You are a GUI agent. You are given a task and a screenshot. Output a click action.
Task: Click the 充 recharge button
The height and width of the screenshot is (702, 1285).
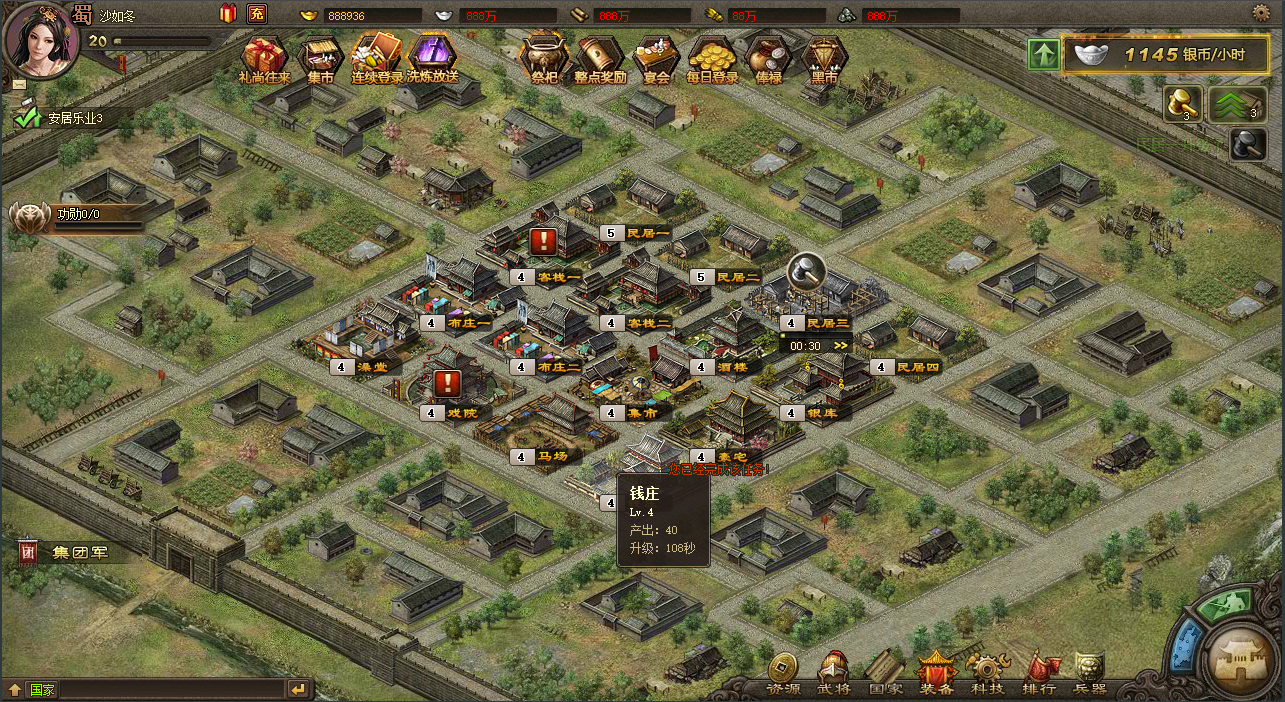point(257,14)
